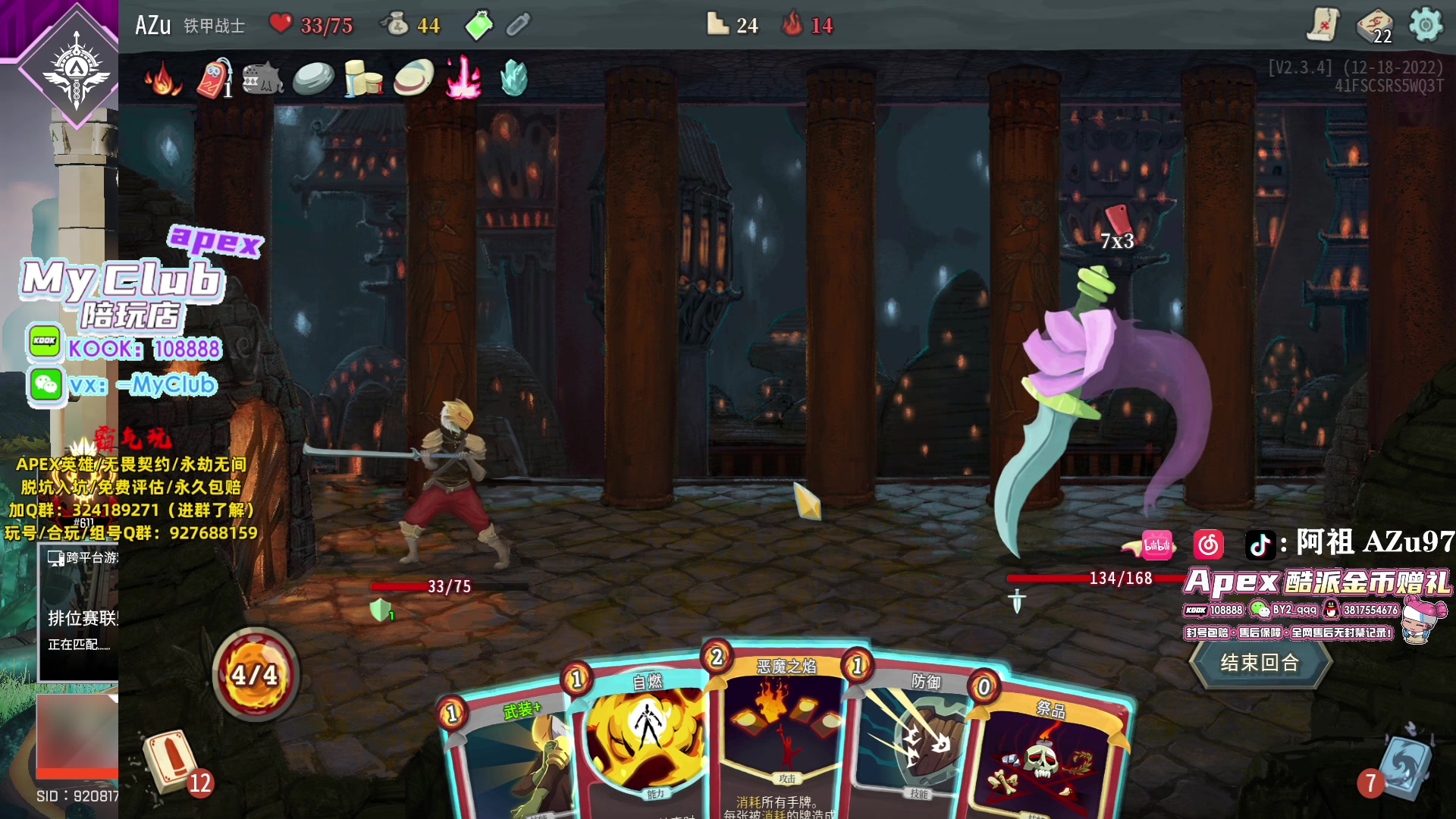The image size is (1456, 819).
Task: Click the energy orb showing 4/4
Action: click(255, 673)
